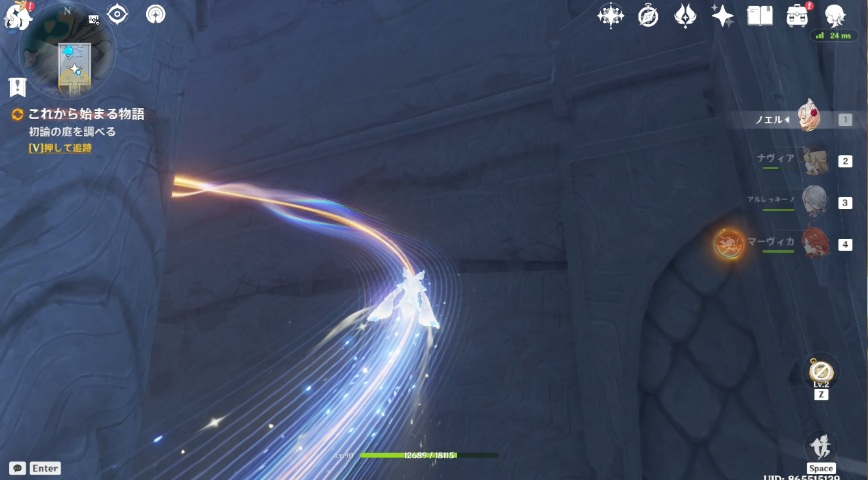Image resolution: width=868 pixels, height=480 pixels.
Task: Switch to party member マーヴィカ
Action: point(815,243)
